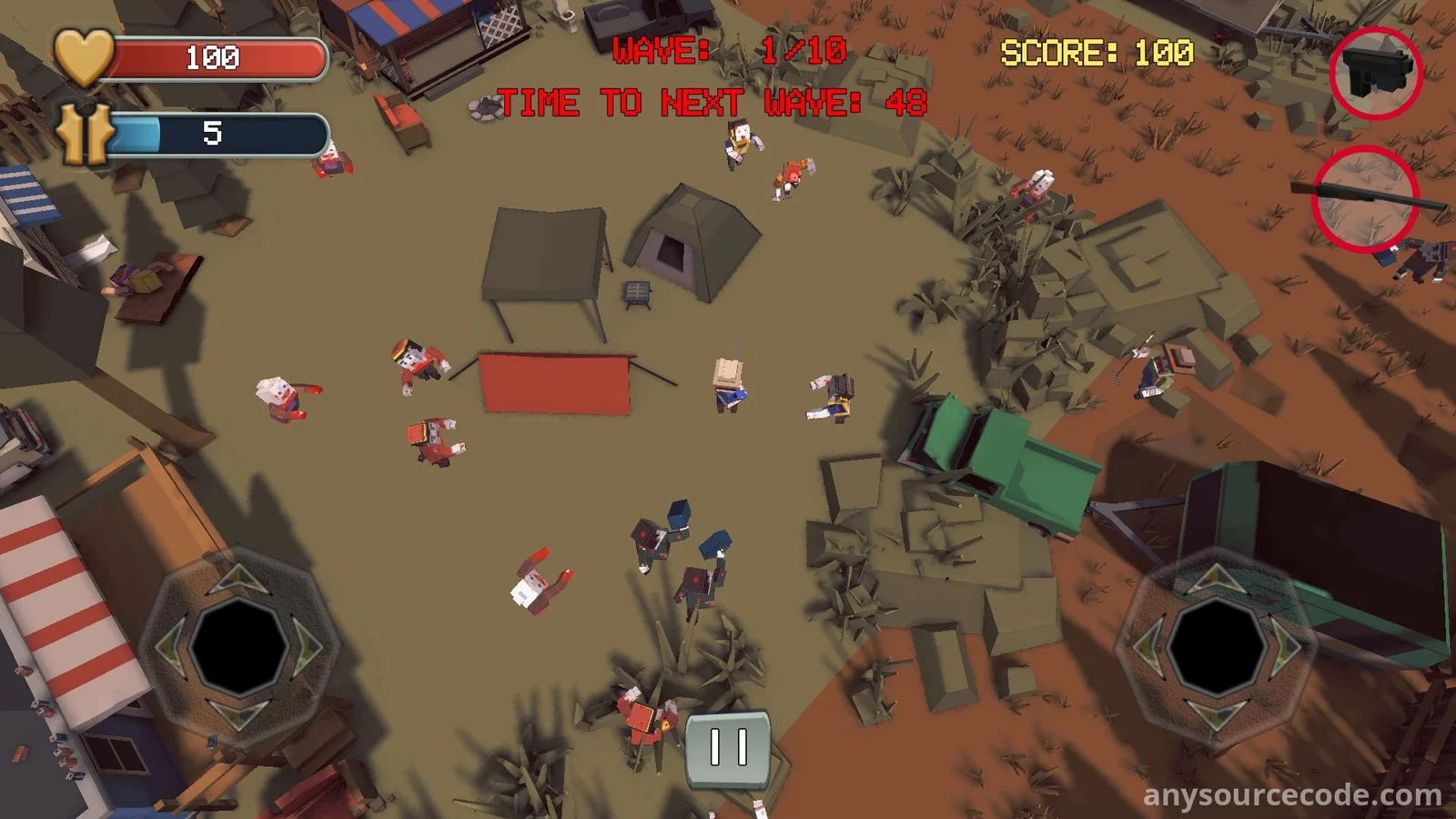Screen dimensions: 1456x819
Task: Select the pistol weapon icon
Action: pos(1376,73)
